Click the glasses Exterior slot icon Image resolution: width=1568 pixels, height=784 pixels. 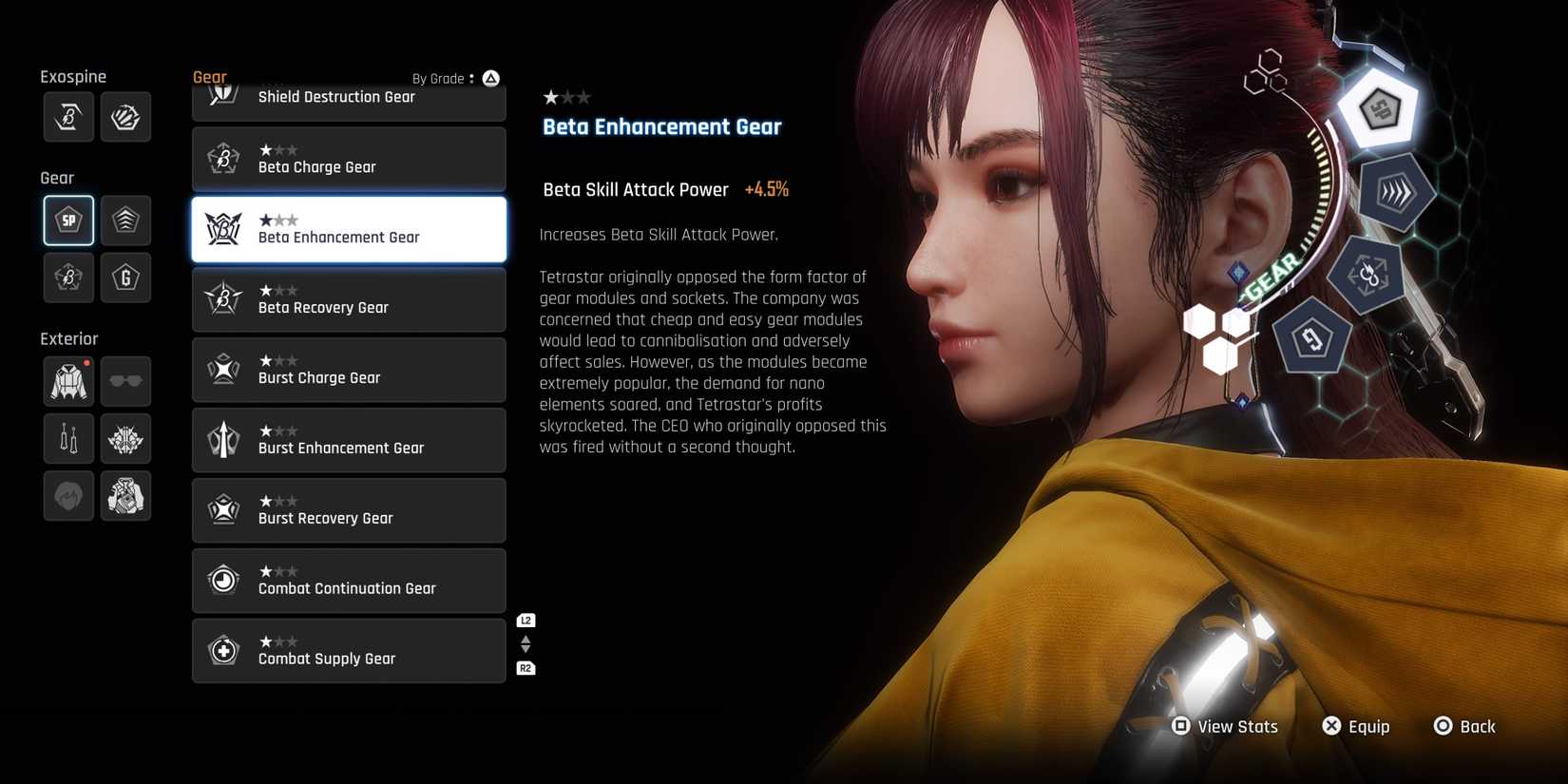click(125, 381)
